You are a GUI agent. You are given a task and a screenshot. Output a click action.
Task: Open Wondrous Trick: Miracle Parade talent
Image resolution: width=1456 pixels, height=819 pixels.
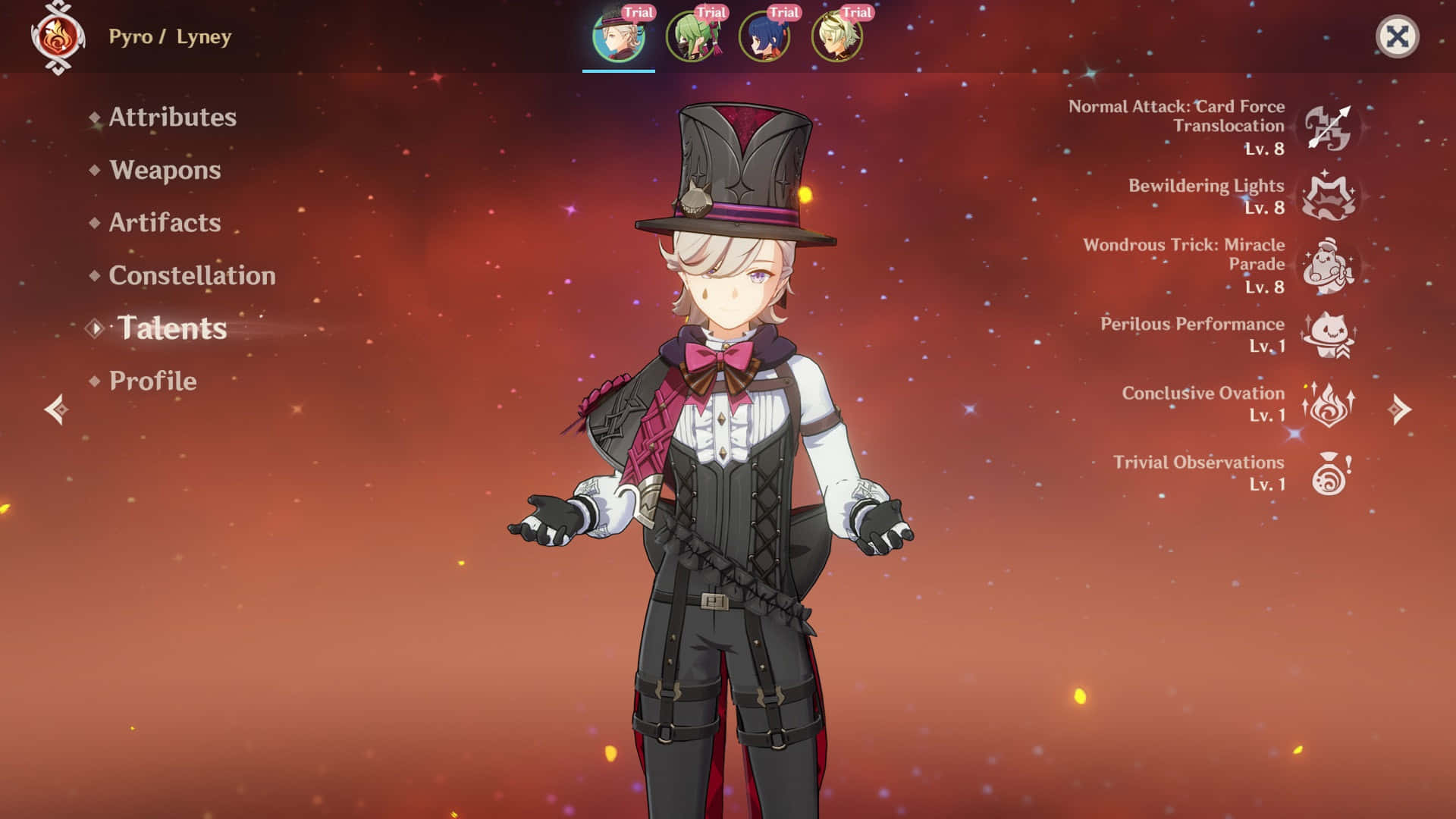tap(1329, 266)
